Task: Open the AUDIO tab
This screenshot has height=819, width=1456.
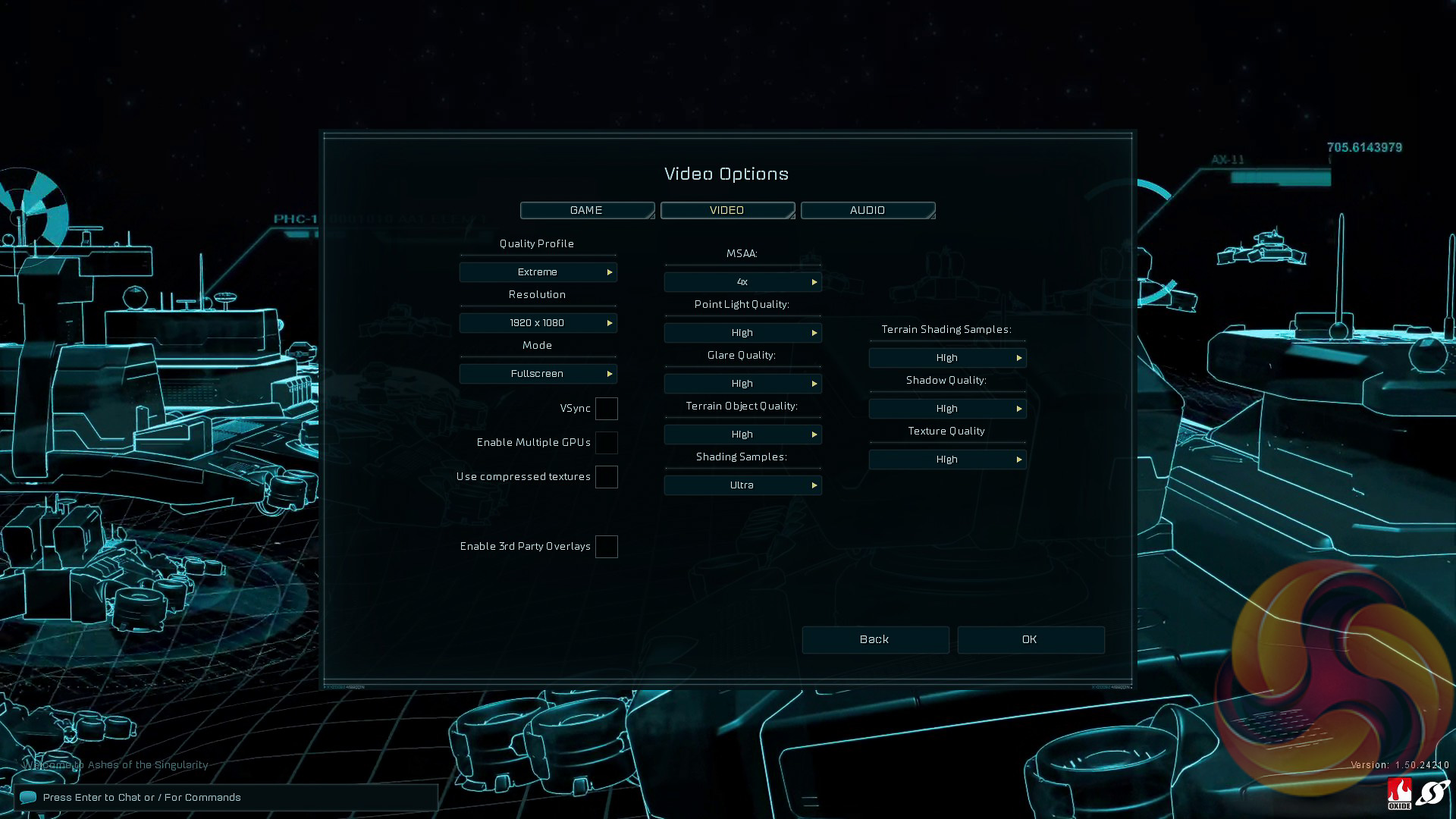Action: coord(868,210)
